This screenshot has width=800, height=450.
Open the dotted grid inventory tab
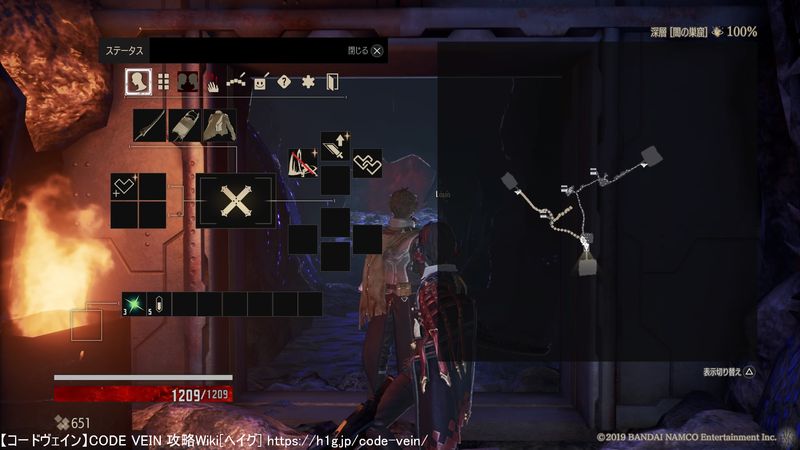click(x=163, y=82)
